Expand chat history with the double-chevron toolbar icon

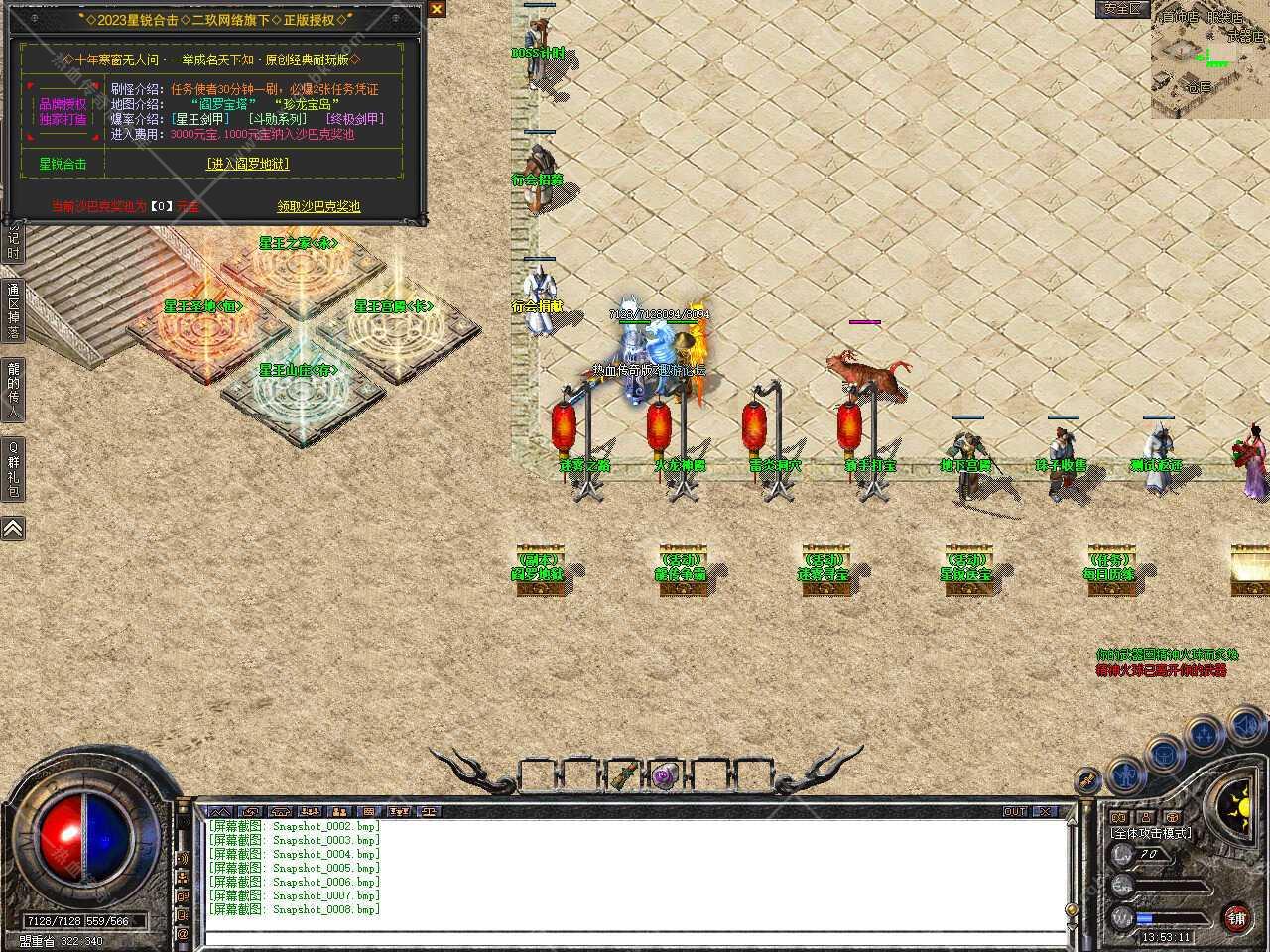[219, 812]
